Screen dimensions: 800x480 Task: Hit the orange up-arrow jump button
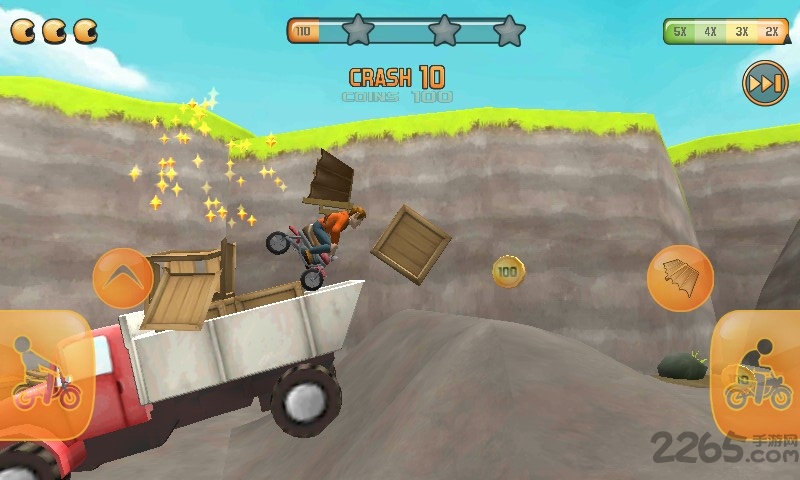(123, 278)
